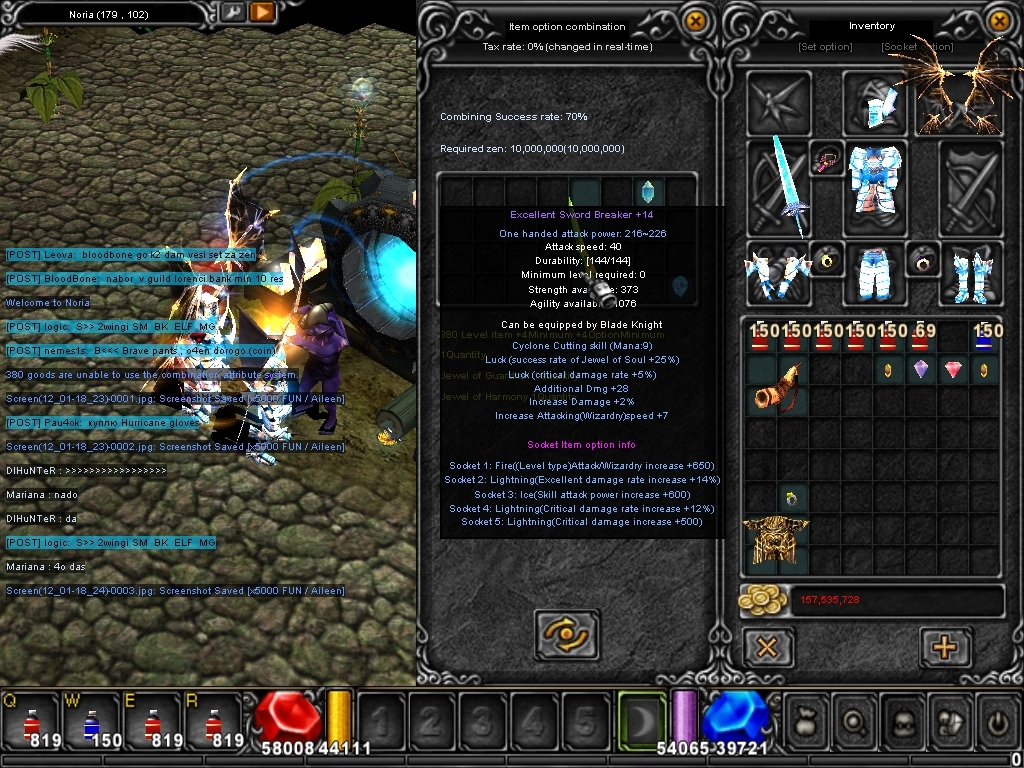Image resolution: width=1024 pixels, height=768 pixels.
Task: Click the inventory X button beside the zen
Action: click(767, 647)
